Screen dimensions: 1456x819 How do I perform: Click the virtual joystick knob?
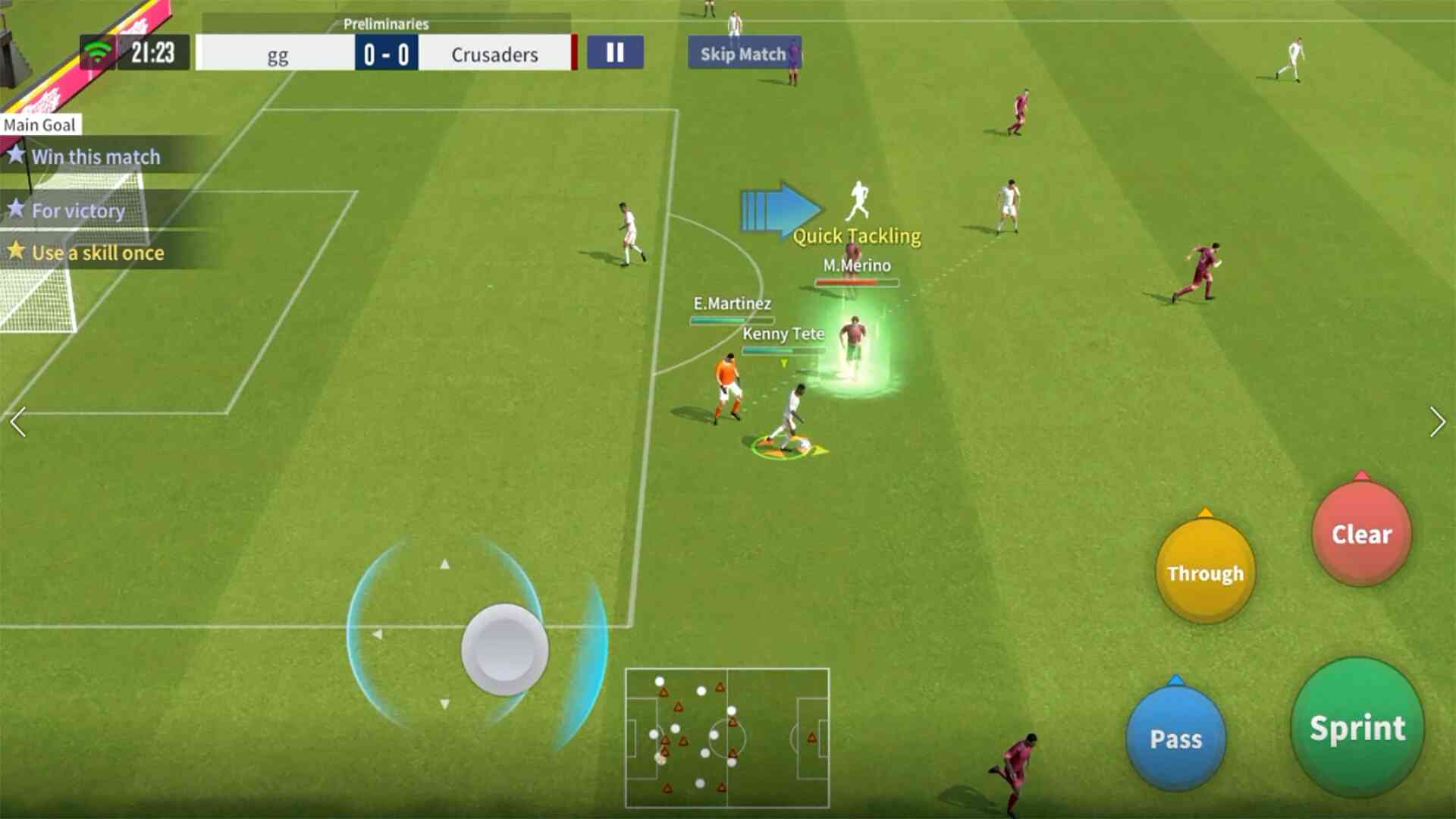point(504,649)
